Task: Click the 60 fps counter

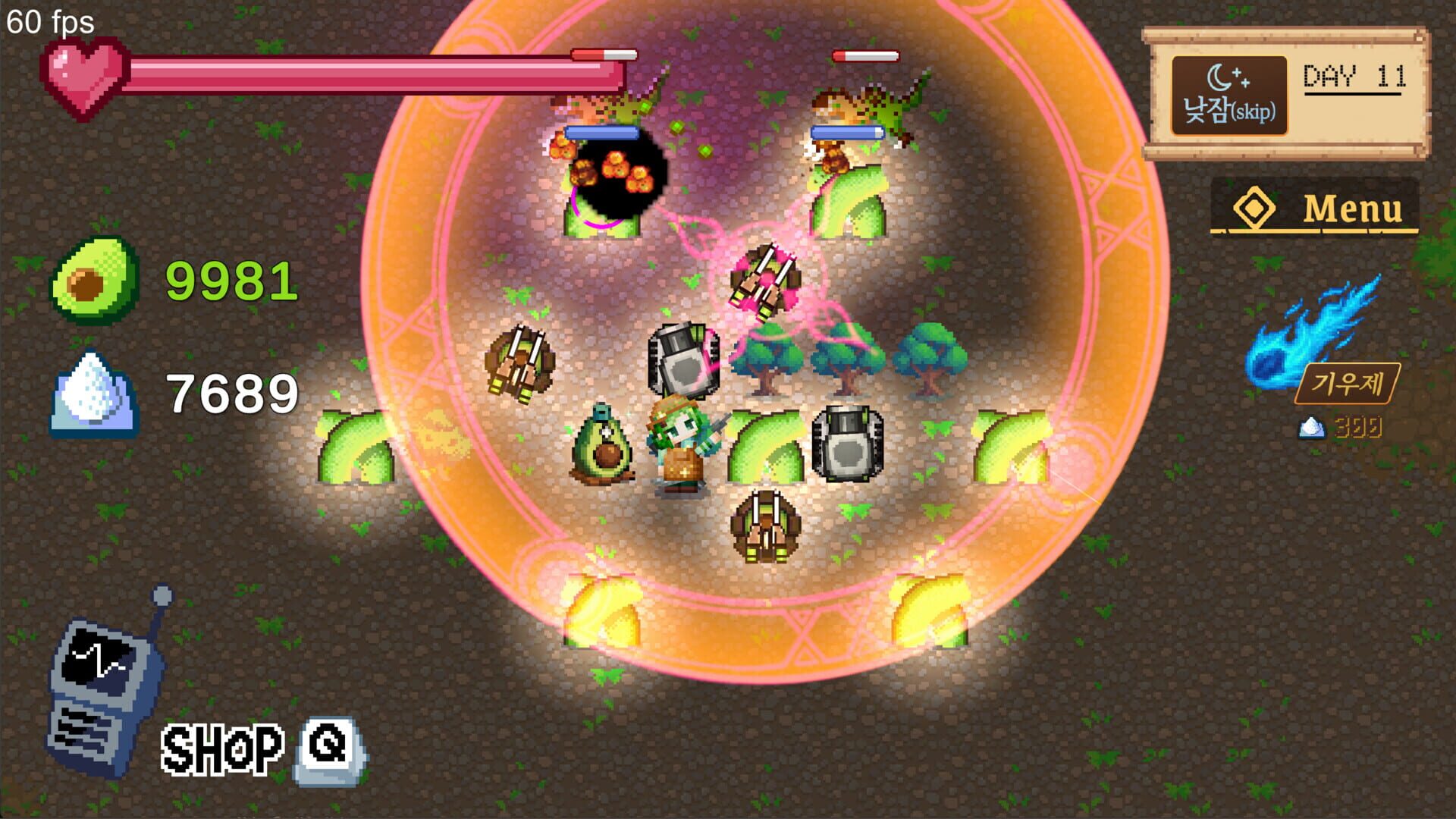Action: (x=49, y=19)
